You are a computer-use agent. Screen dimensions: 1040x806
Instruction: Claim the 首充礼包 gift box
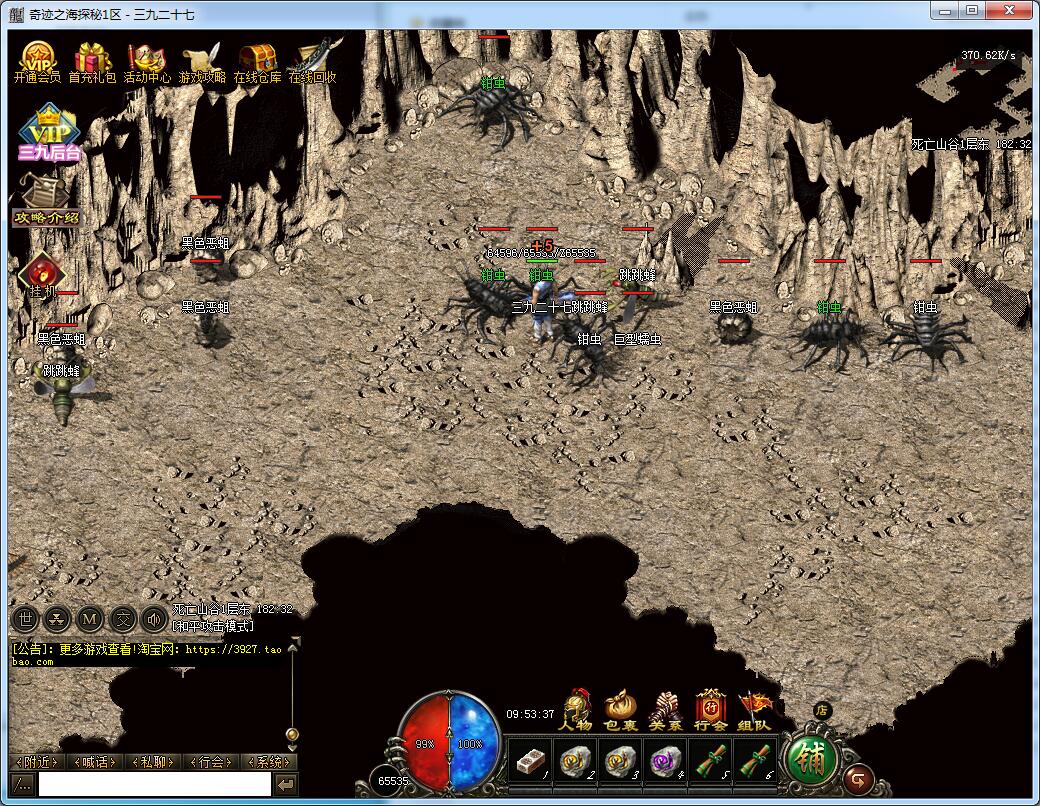pyautogui.click(x=92, y=62)
